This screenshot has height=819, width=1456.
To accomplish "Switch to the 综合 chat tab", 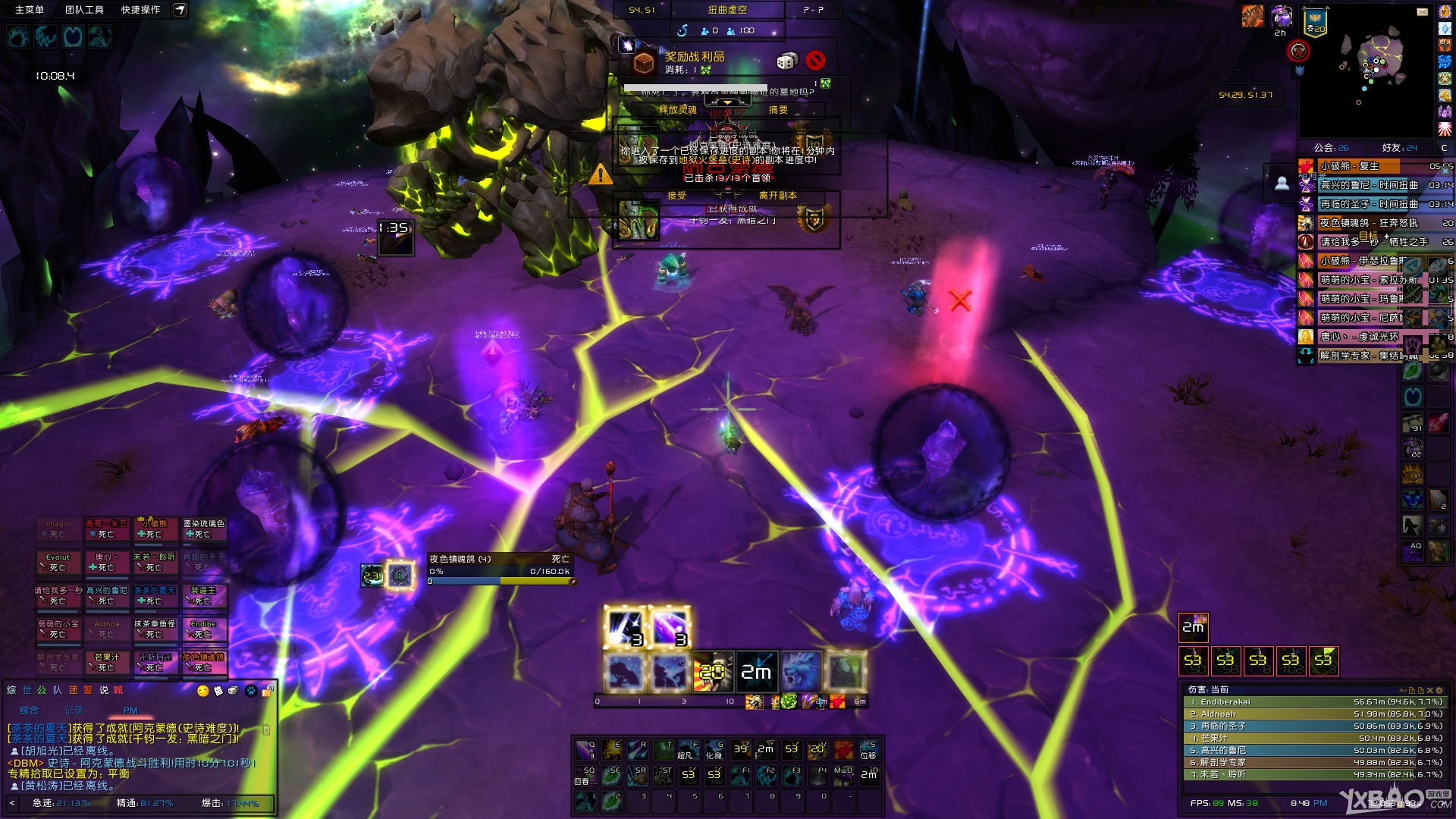I will coord(29,711).
